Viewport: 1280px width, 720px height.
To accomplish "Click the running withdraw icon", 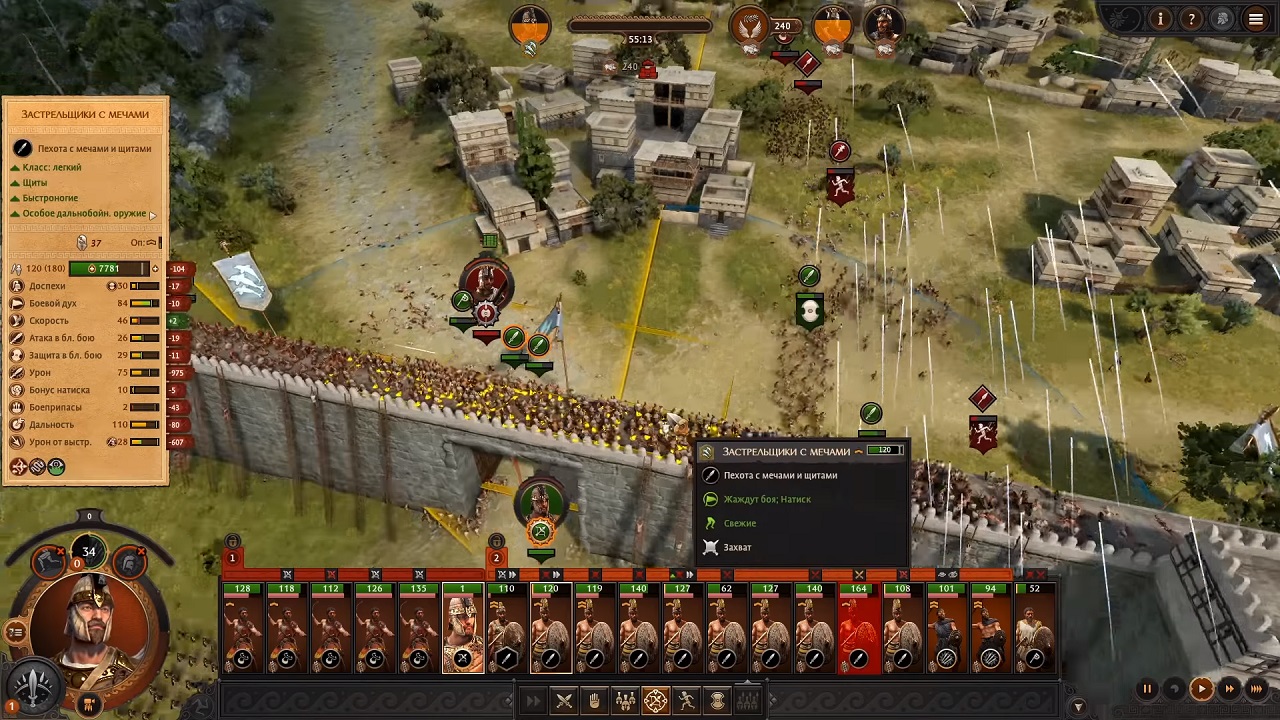I will point(685,700).
